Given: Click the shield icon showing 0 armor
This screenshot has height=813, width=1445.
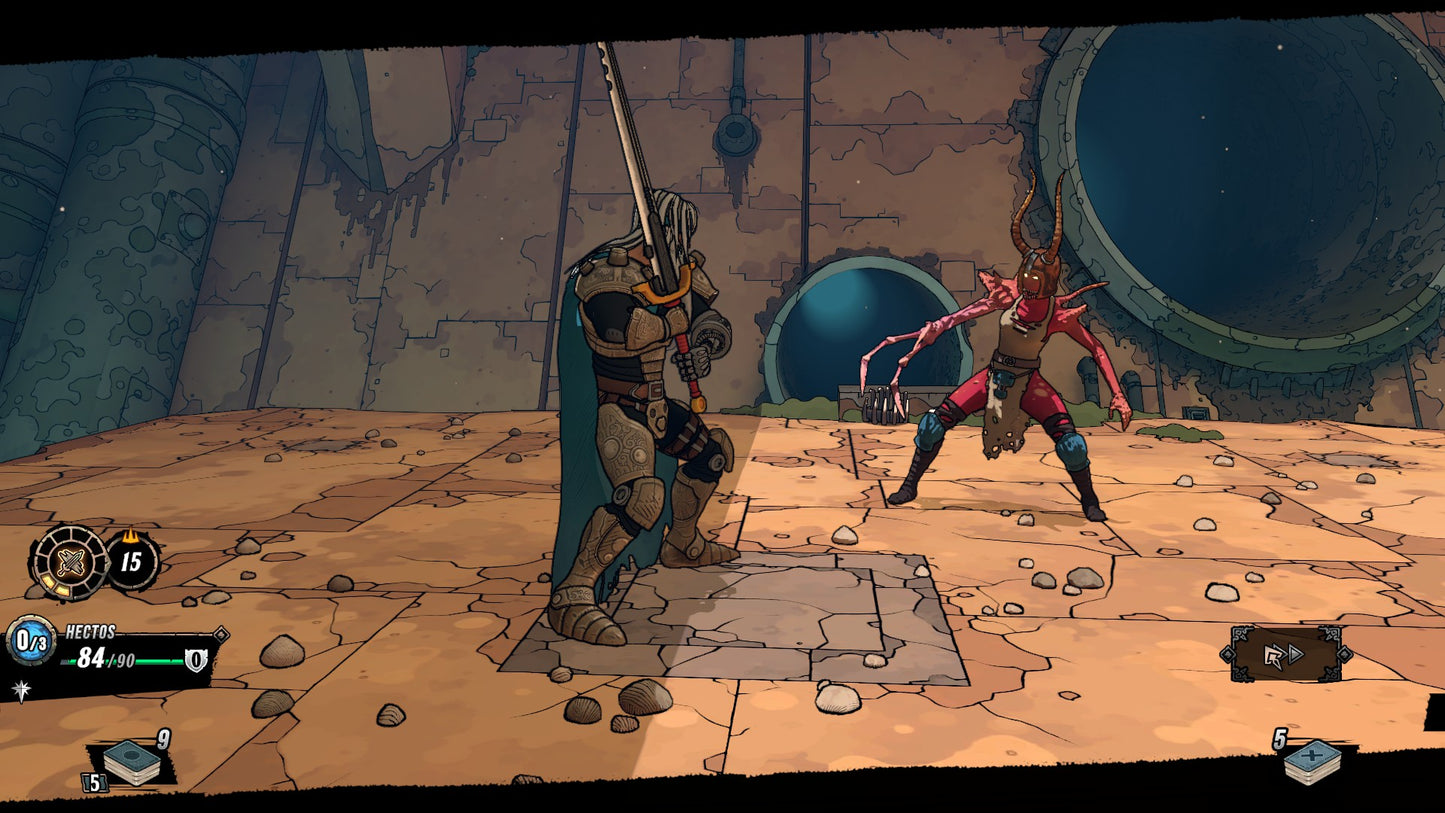Looking at the screenshot, I should (196, 660).
